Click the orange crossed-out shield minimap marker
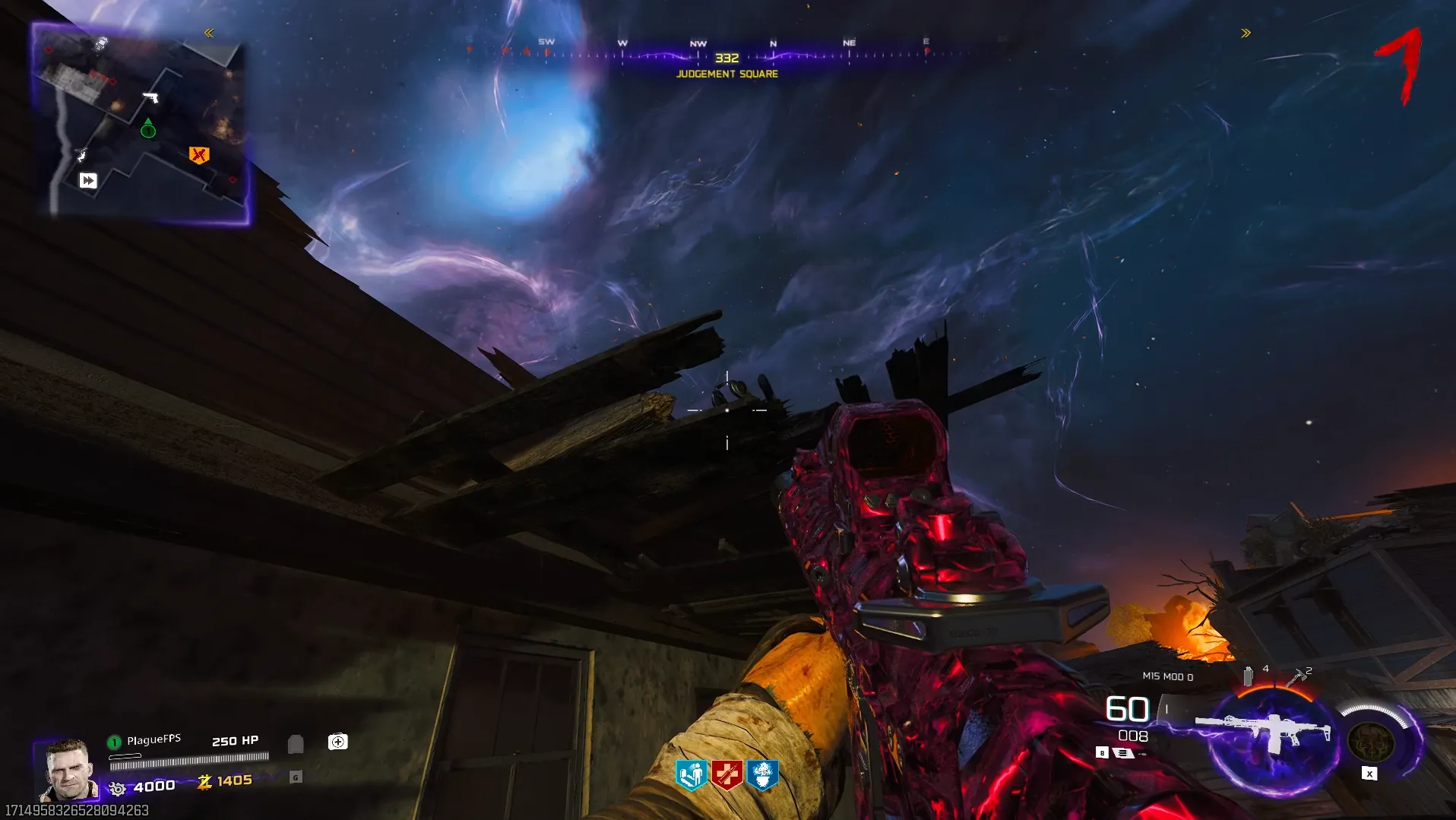 click(198, 155)
